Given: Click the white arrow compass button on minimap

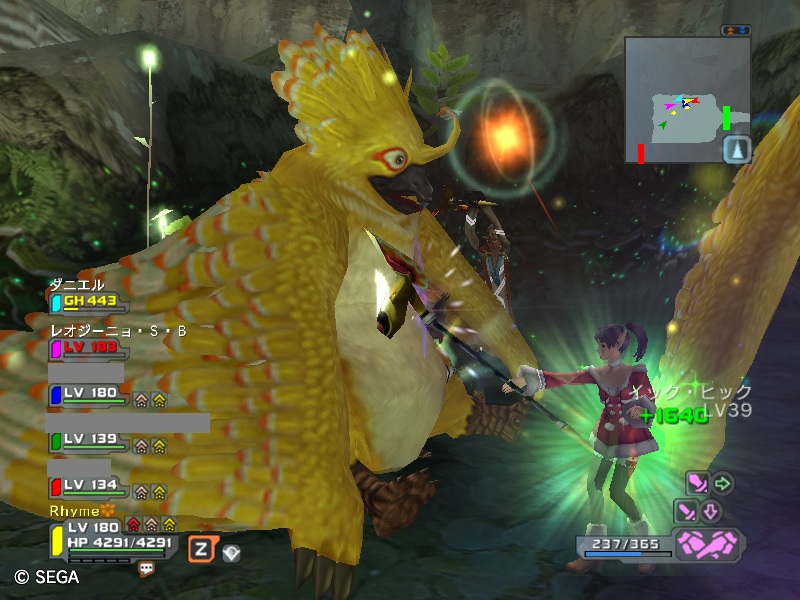Looking at the screenshot, I should click(736, 149).
